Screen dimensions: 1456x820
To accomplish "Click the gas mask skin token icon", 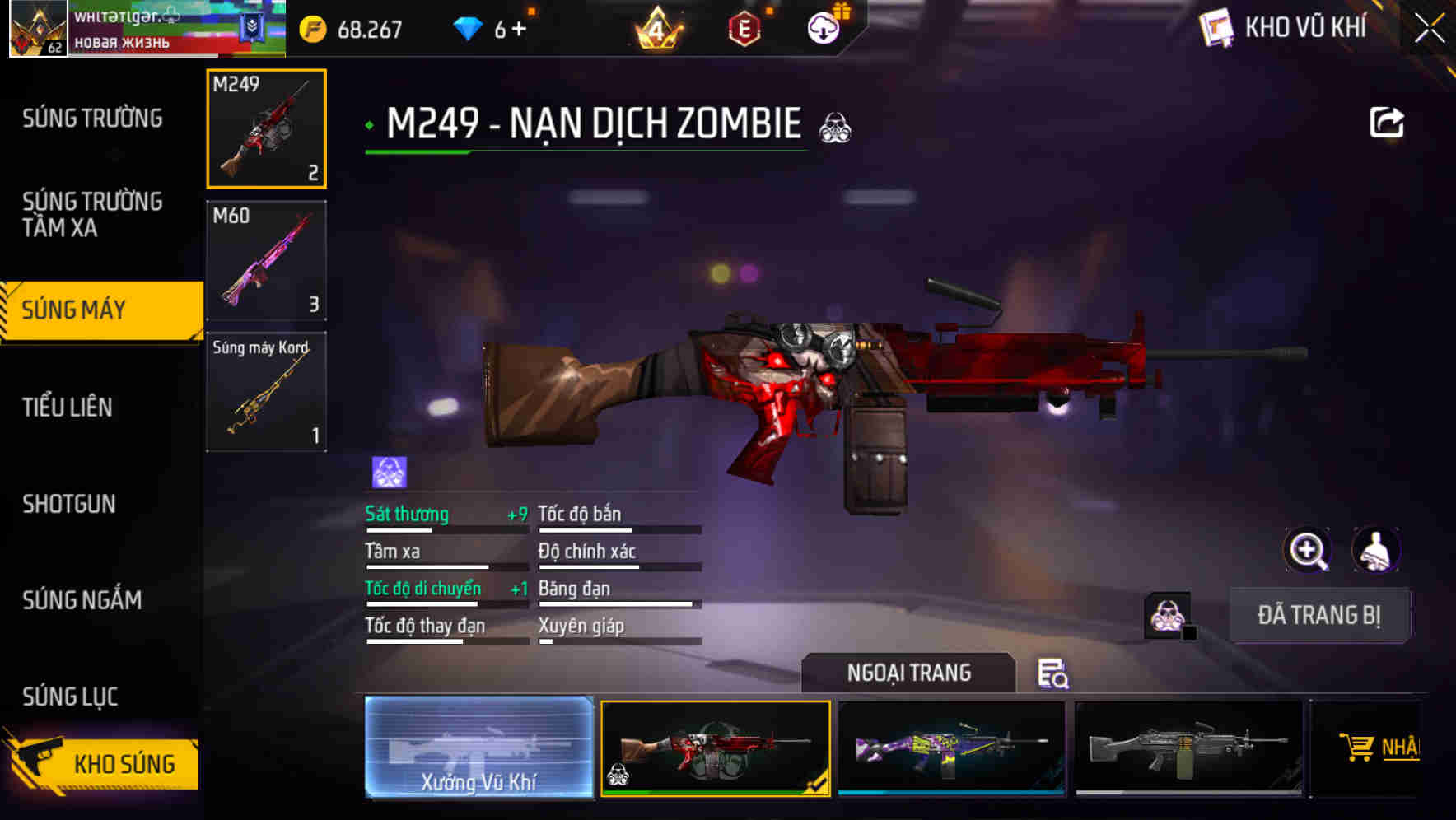I will coord(1164,613).
